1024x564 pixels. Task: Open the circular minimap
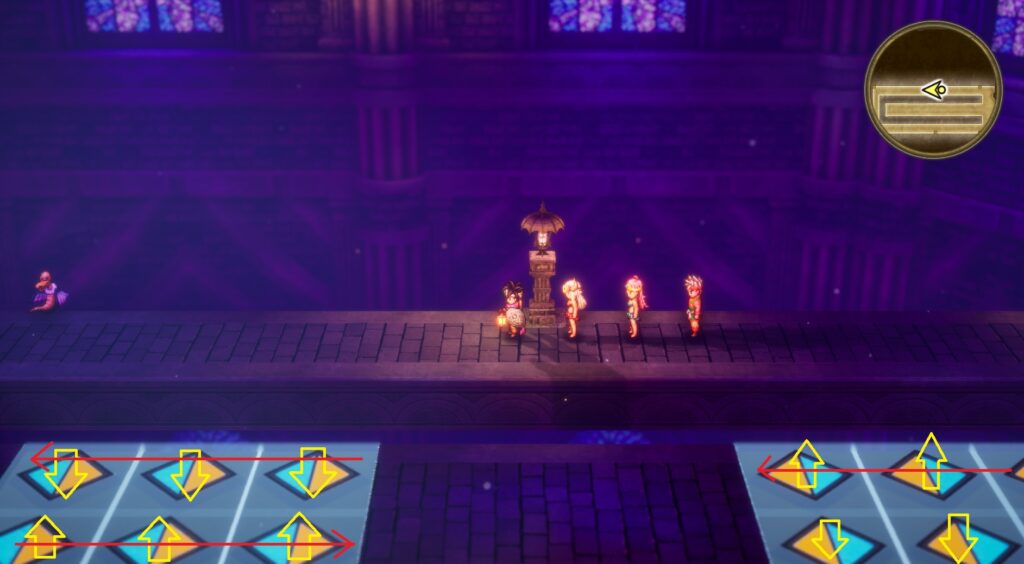(932, 90)
